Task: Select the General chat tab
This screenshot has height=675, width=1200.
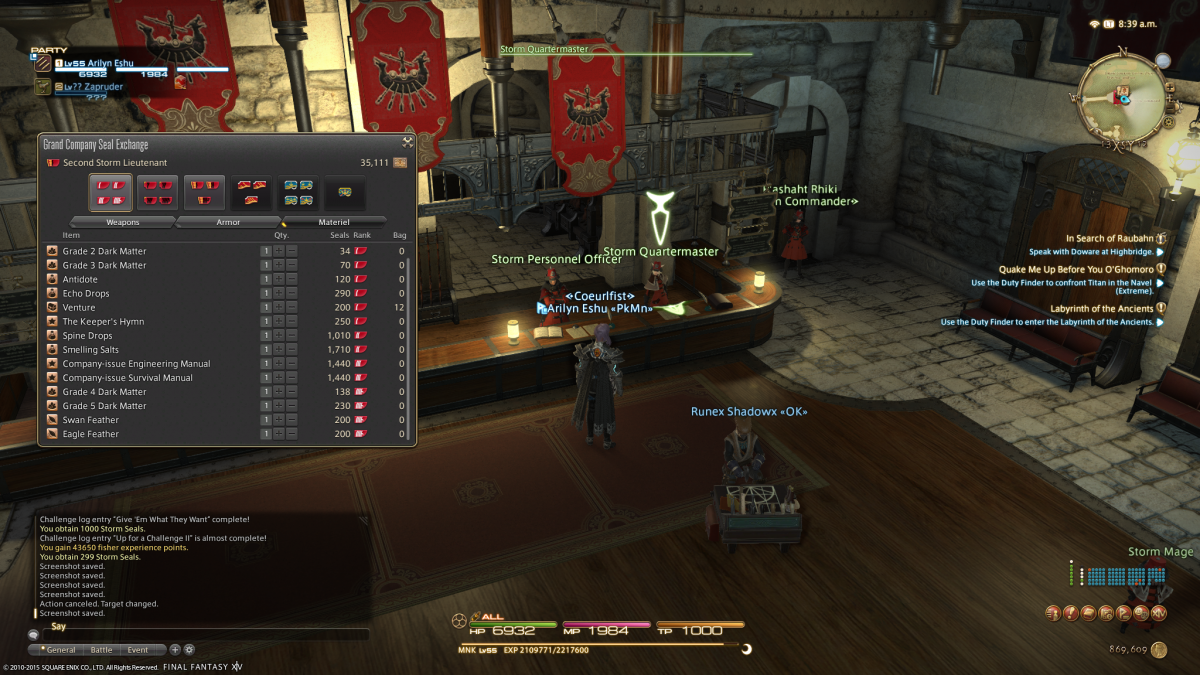Action: [60, 650]
